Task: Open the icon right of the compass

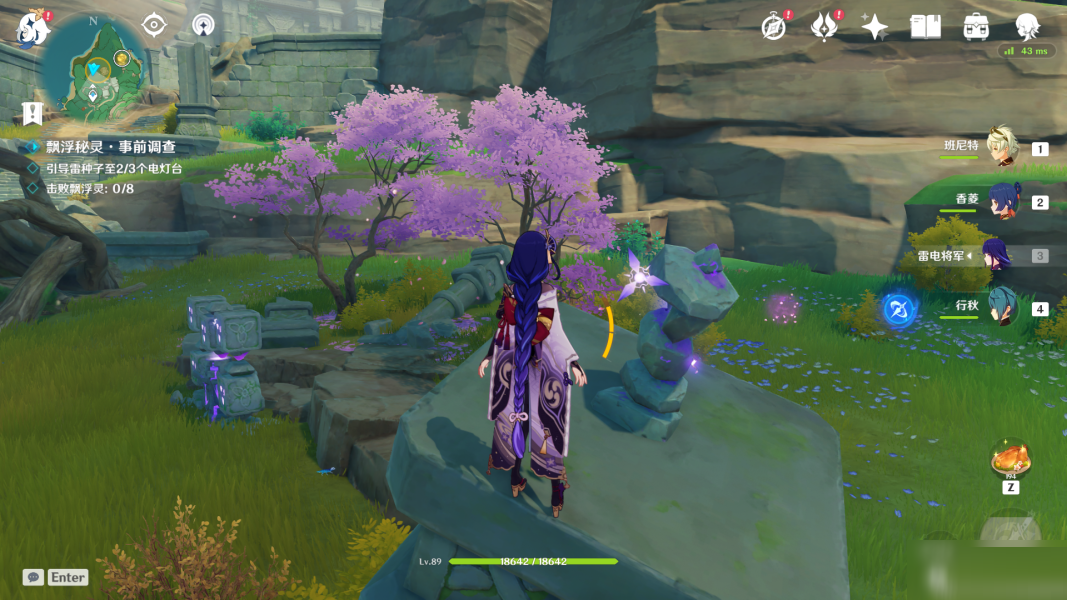Action: [x=824, y=27]
